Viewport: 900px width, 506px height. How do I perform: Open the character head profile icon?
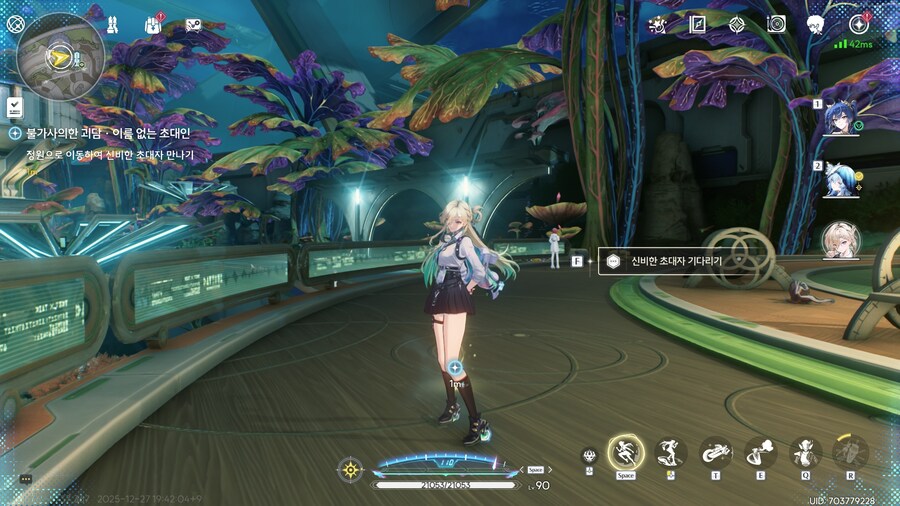pos(815,24)
